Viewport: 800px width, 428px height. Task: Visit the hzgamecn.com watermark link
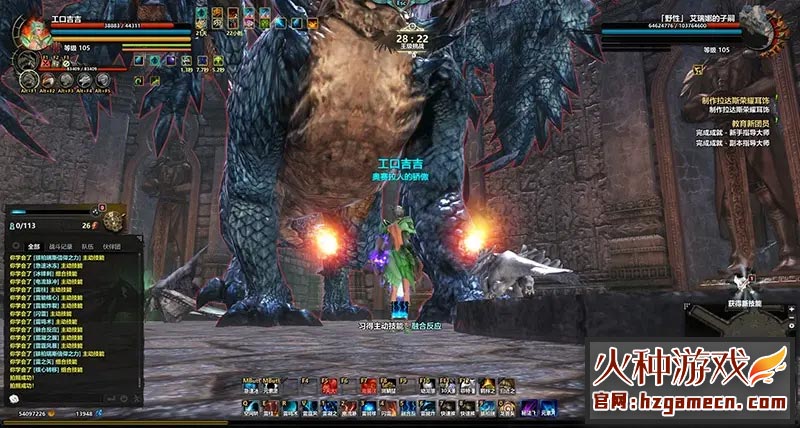pyautogui.click(x=689, y=401)
